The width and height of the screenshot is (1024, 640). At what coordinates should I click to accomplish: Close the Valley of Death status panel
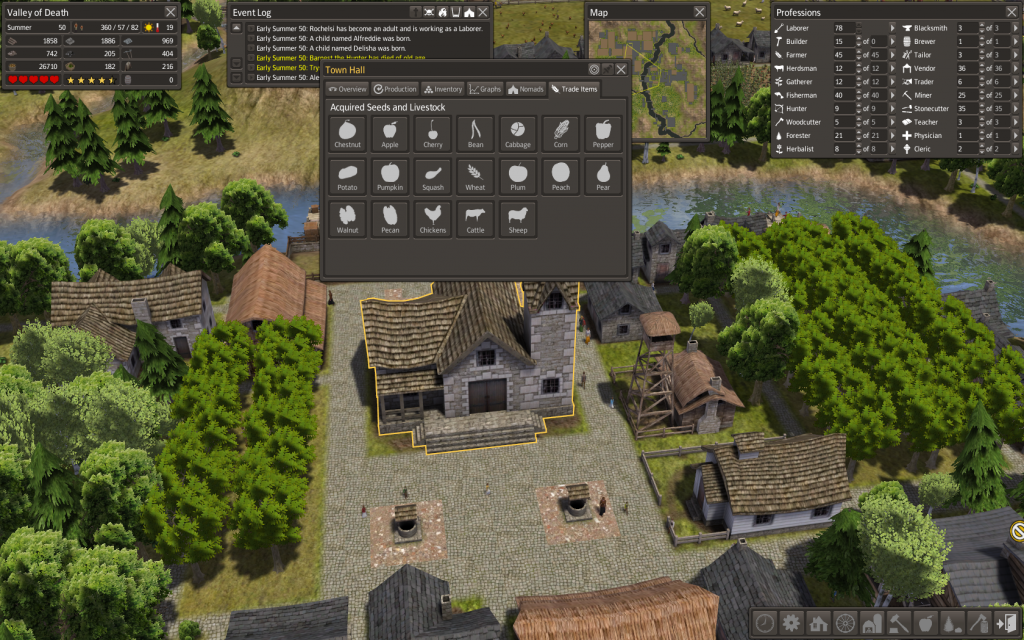(x=170, y=12)
